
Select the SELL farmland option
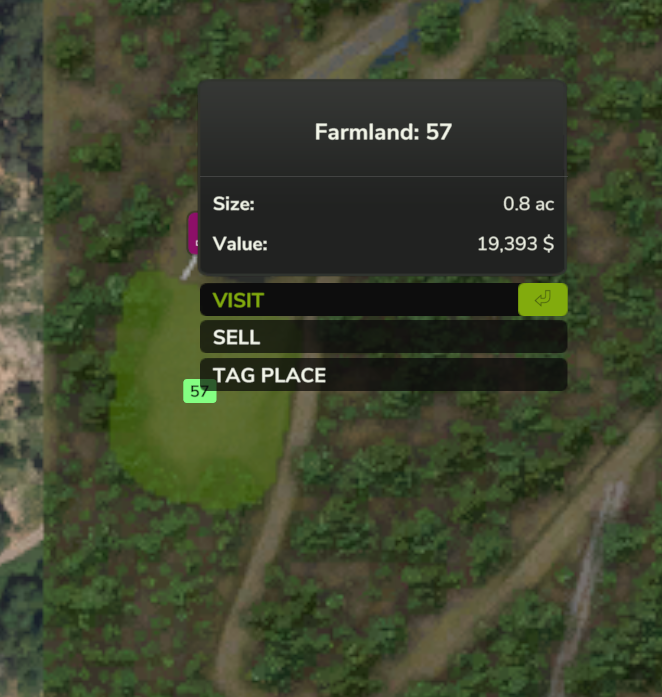[382, 337]
